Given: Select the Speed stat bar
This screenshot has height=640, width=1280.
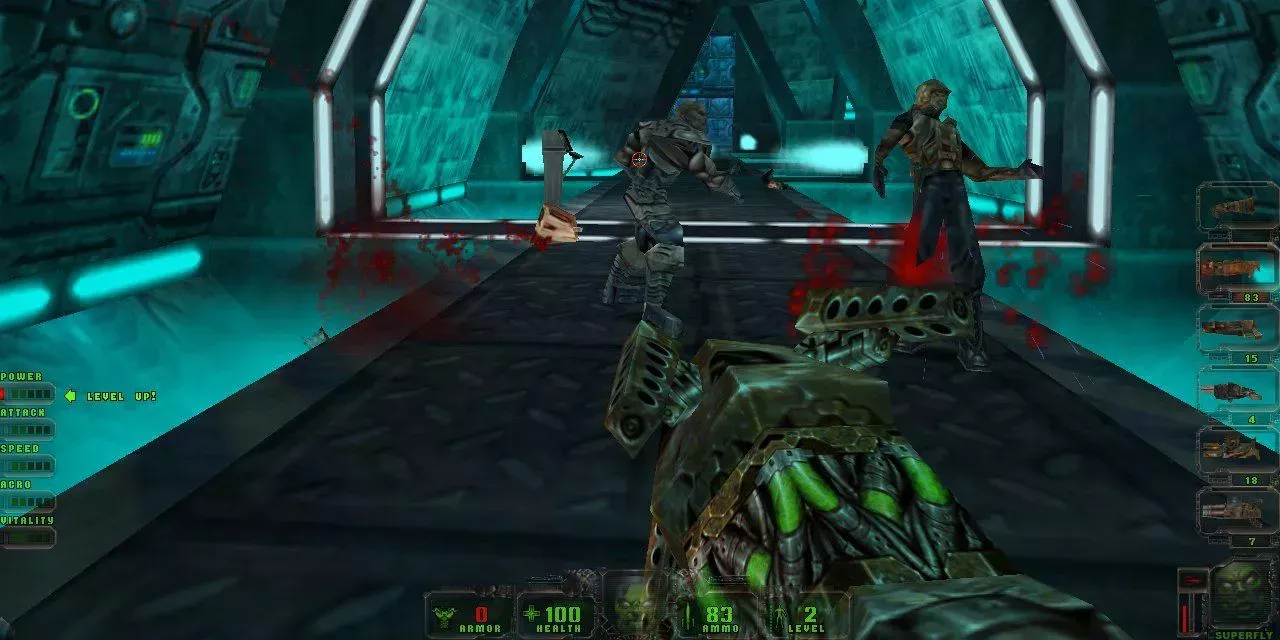Looking at the screenshot, I should (28, 466).
